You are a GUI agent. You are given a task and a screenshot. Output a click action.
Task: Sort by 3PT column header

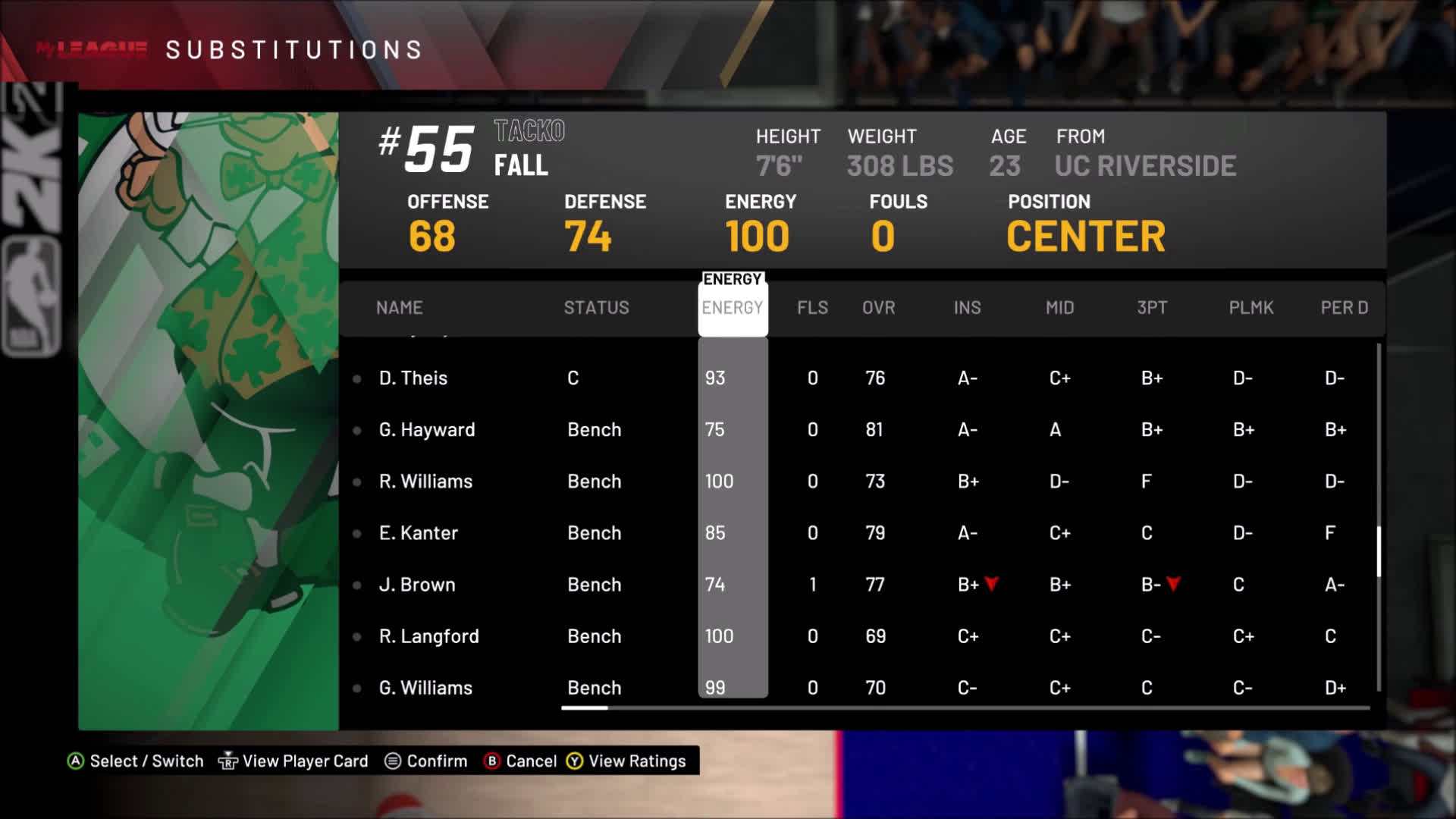1152,307
